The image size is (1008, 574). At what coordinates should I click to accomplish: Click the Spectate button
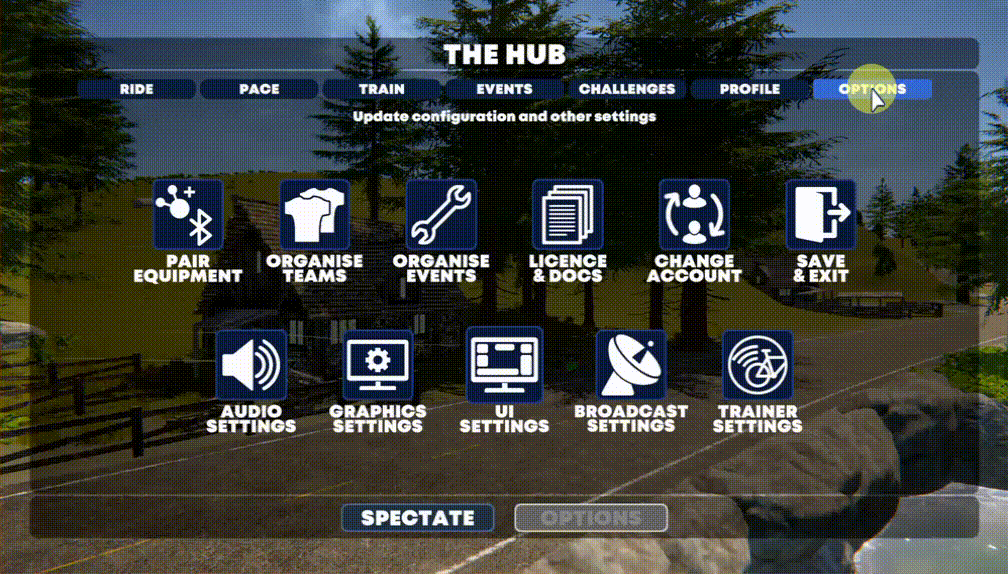tap(418, 518)
